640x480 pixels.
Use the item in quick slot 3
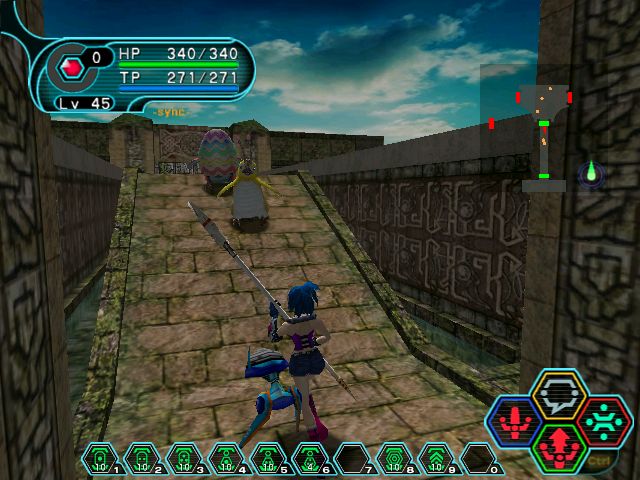[x=184, y=460]
